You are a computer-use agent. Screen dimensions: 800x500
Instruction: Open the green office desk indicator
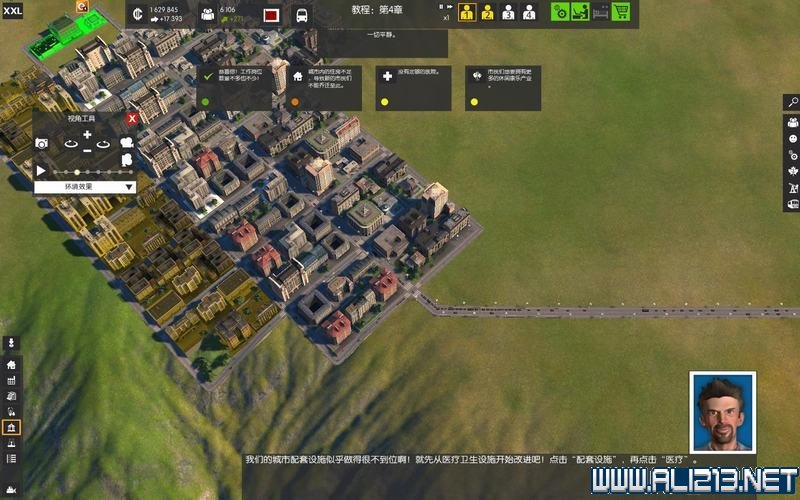point(580,12)
